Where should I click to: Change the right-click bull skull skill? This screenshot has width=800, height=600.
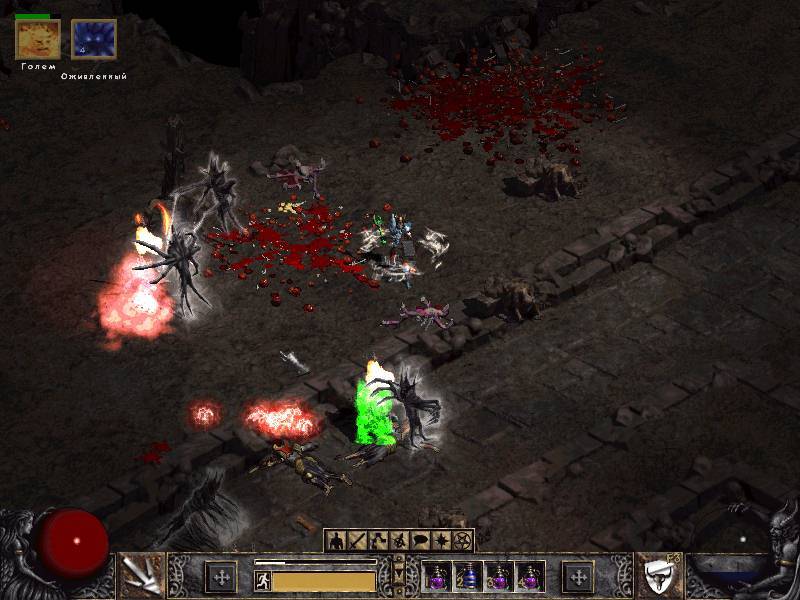click(658, 575)
